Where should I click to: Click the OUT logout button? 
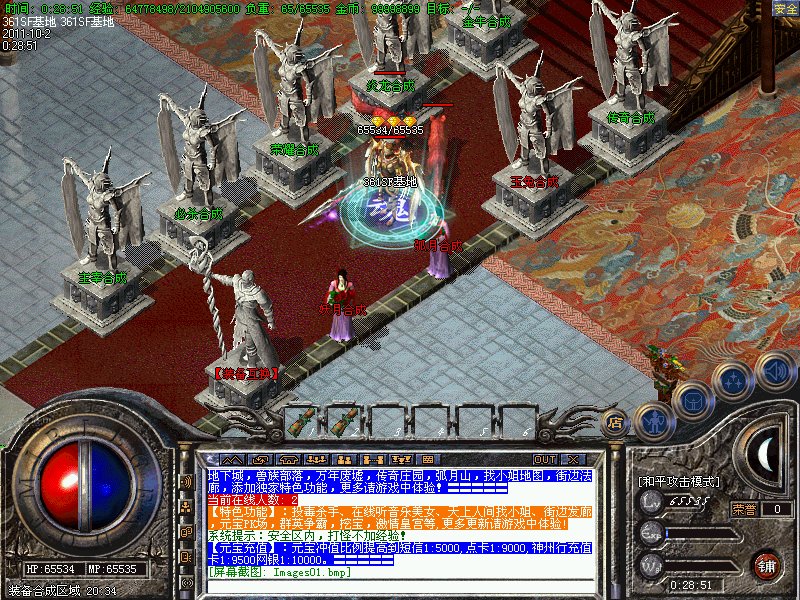[544, 459]
